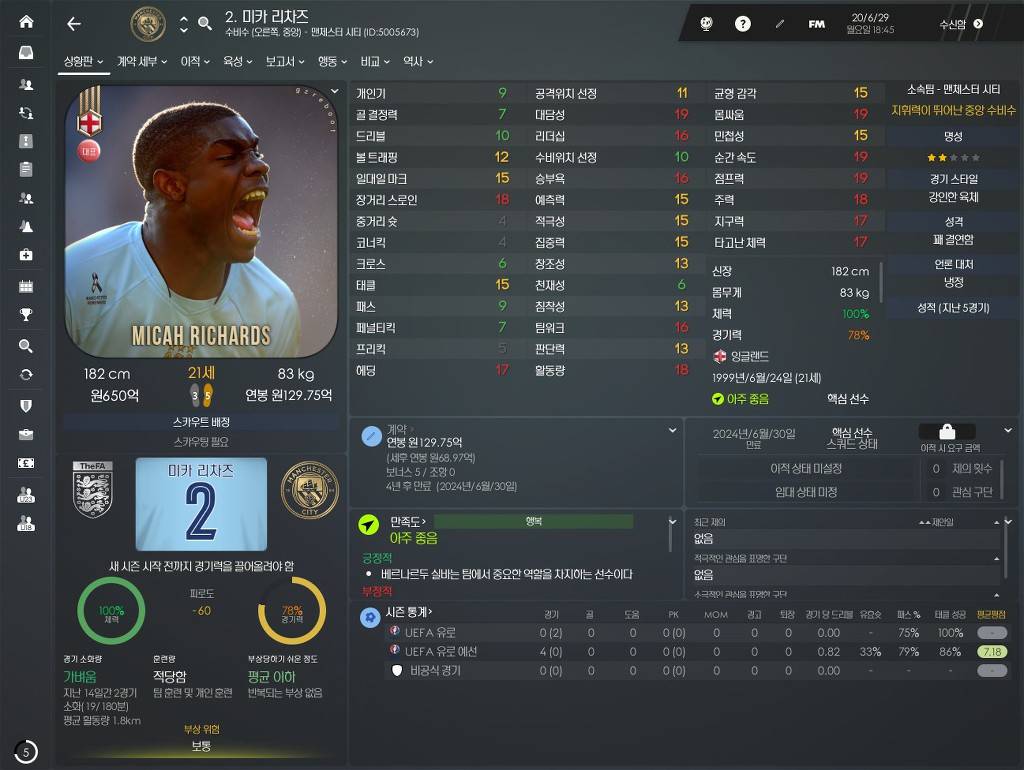View the 역사 tab
This screenshot has width=1024, height=770.
pos(417,61)
